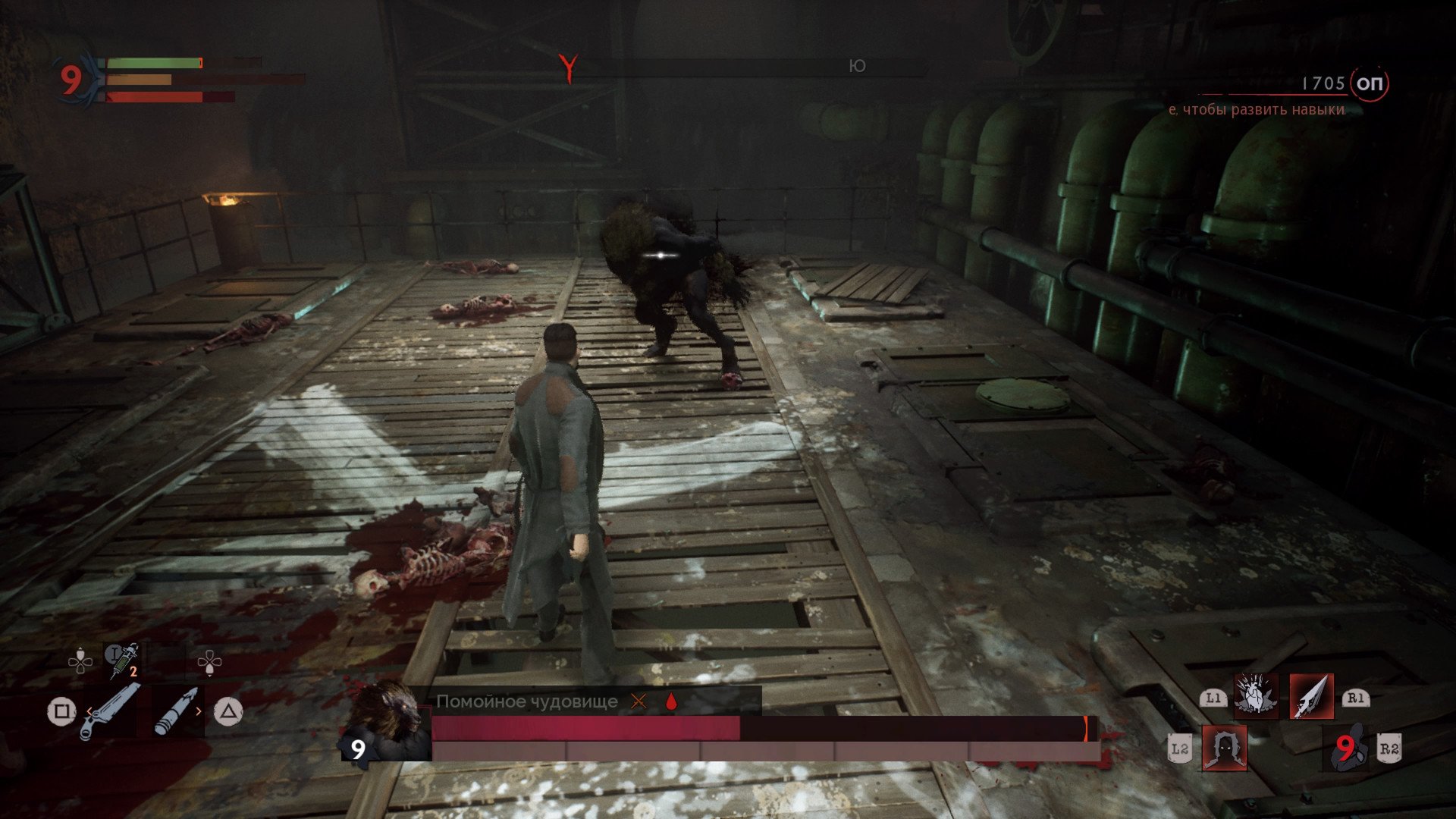This screenshot has width=1456, height=819.
Task: Select the main-hand saw blade weapon slot
Action: coord(110,711)
